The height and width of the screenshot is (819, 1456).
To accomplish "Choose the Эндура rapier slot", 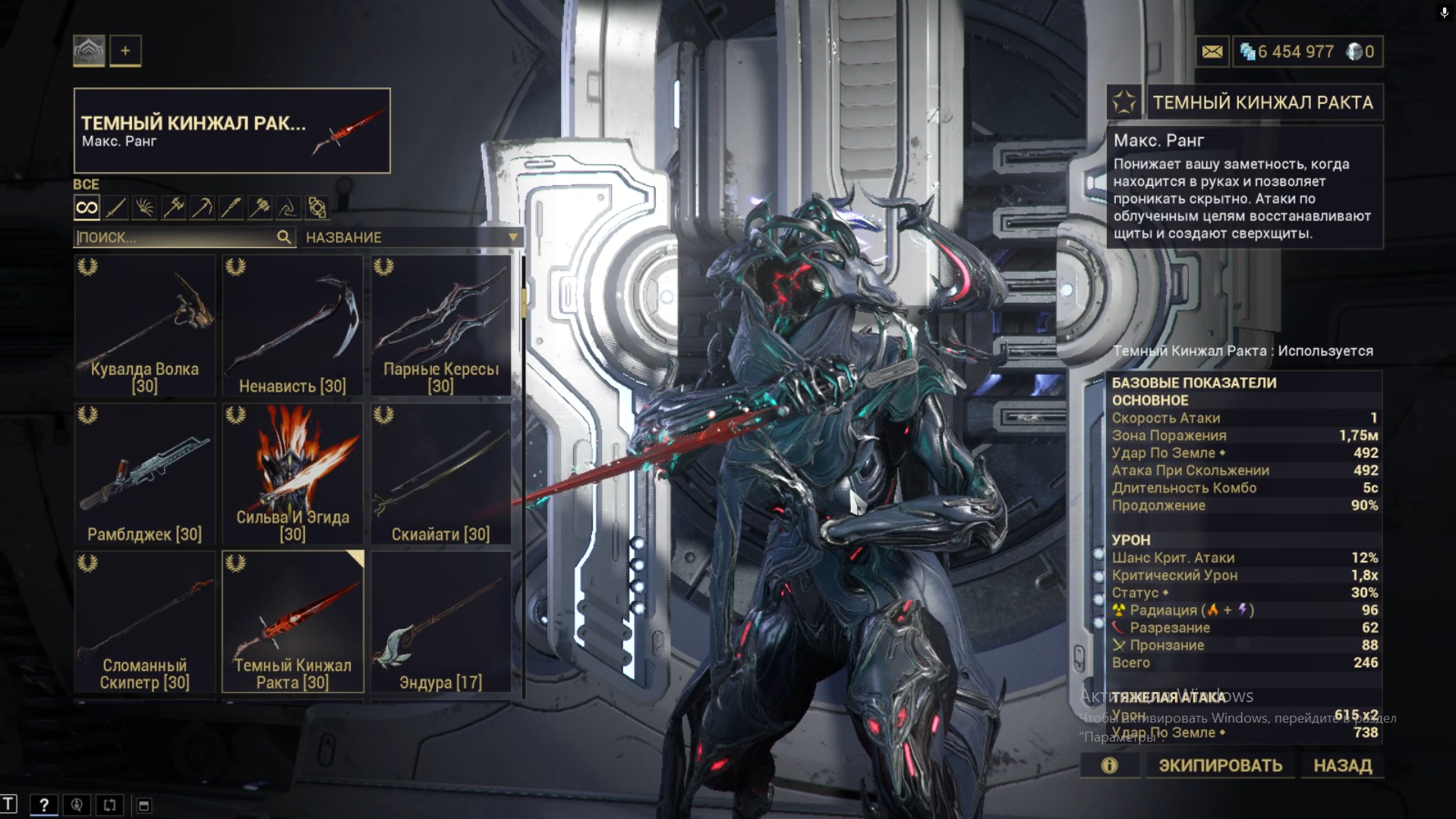I will click(441, 622).
